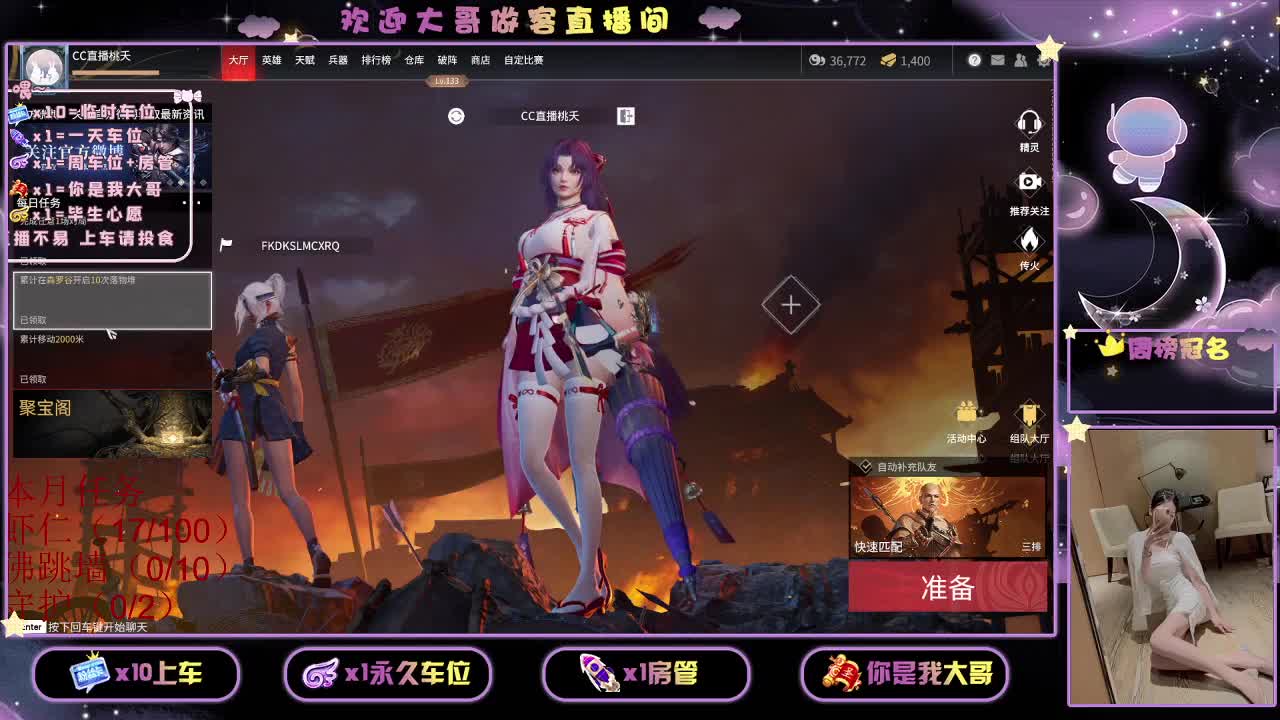Image resolution: width=1280 pixels, height=720 pixels.
Task: Expand the empty teammate slot plus sign
Action: (789, 303)
